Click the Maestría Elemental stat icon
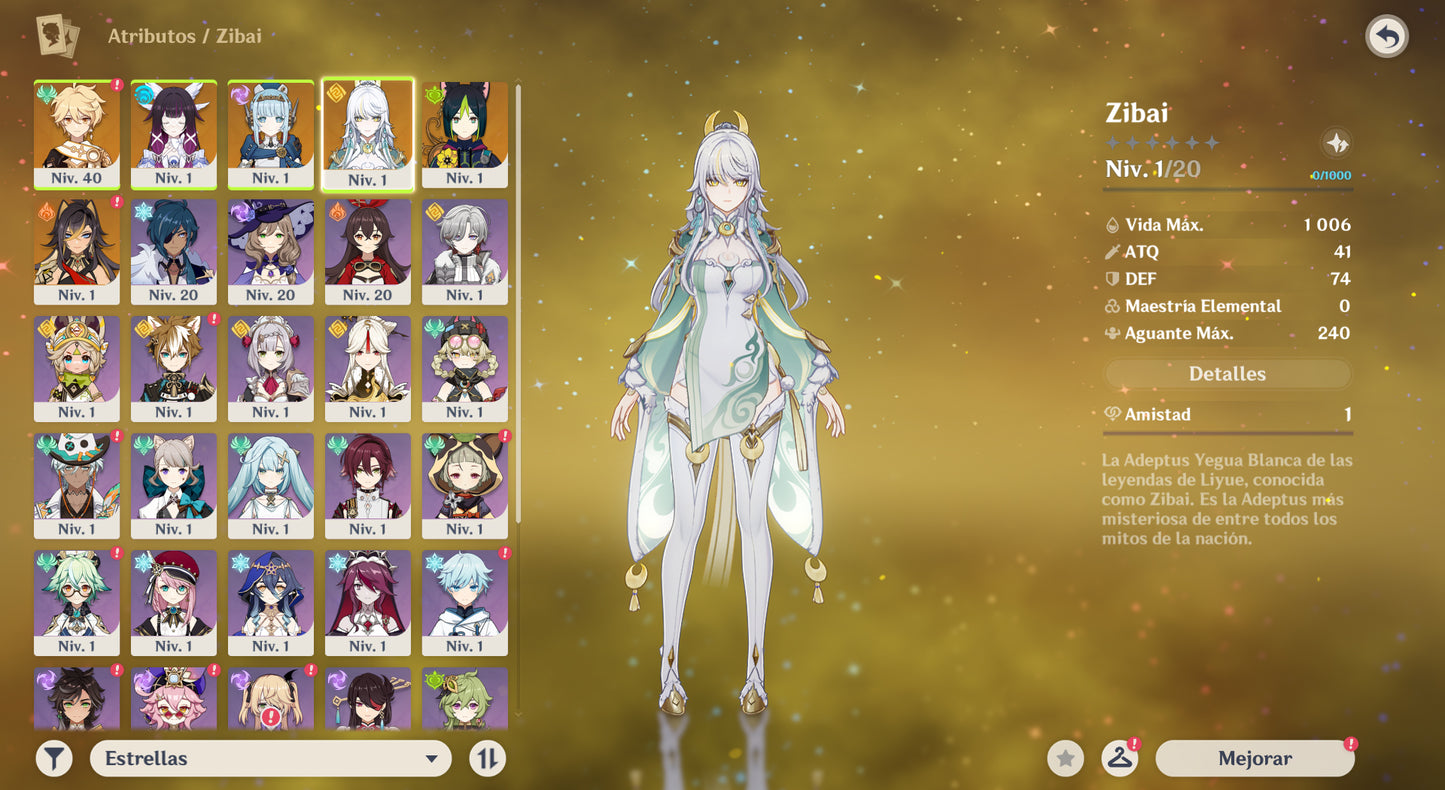 pyautogui.click(x=1112, y=306)
